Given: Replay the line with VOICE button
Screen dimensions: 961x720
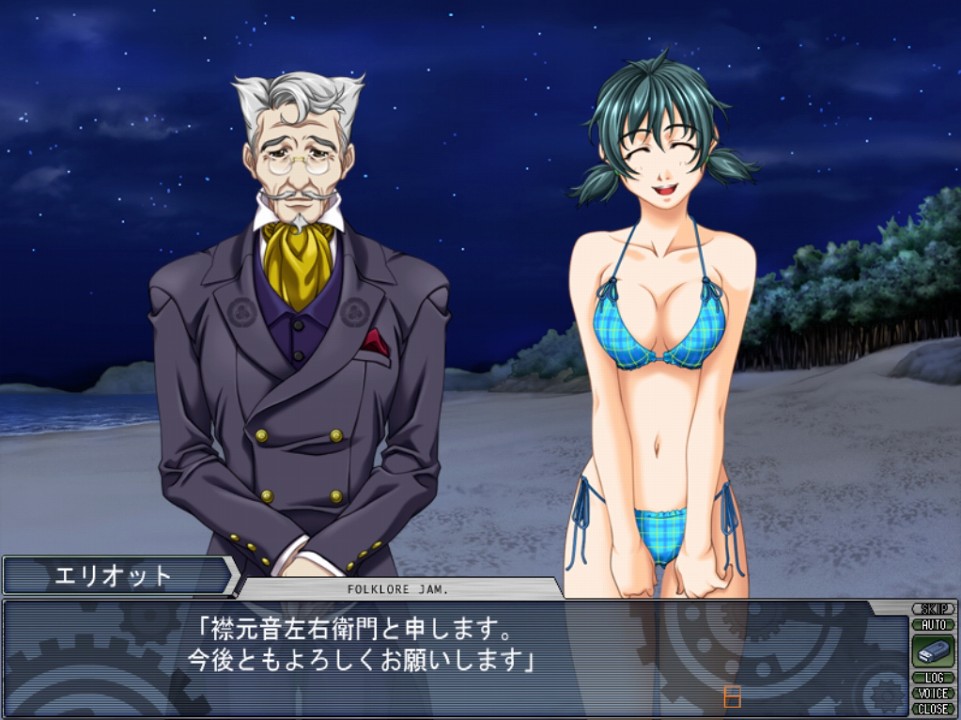Looking at the screenshot, I should coord(932,693).
